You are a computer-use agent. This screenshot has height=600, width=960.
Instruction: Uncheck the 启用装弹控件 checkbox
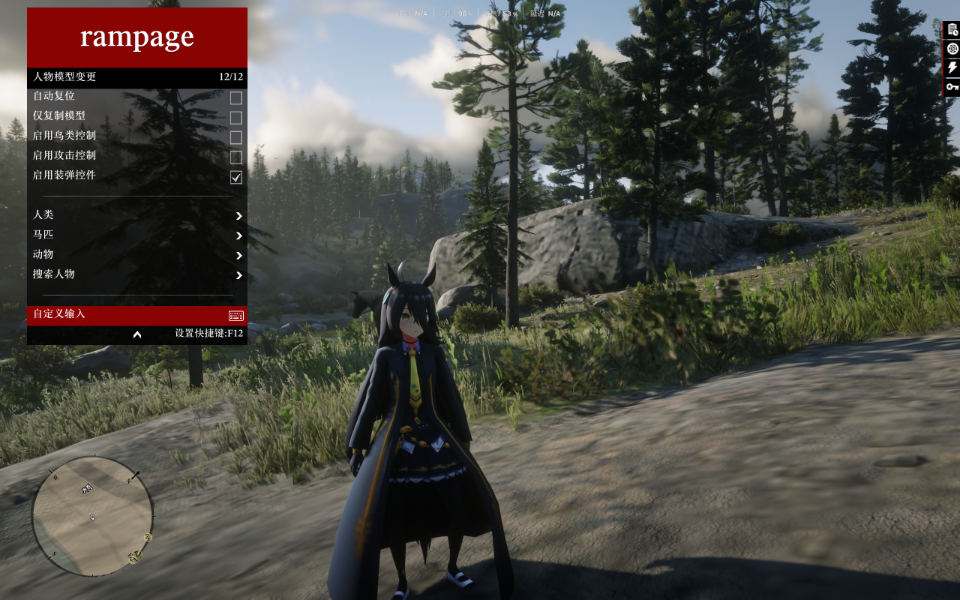236,177
